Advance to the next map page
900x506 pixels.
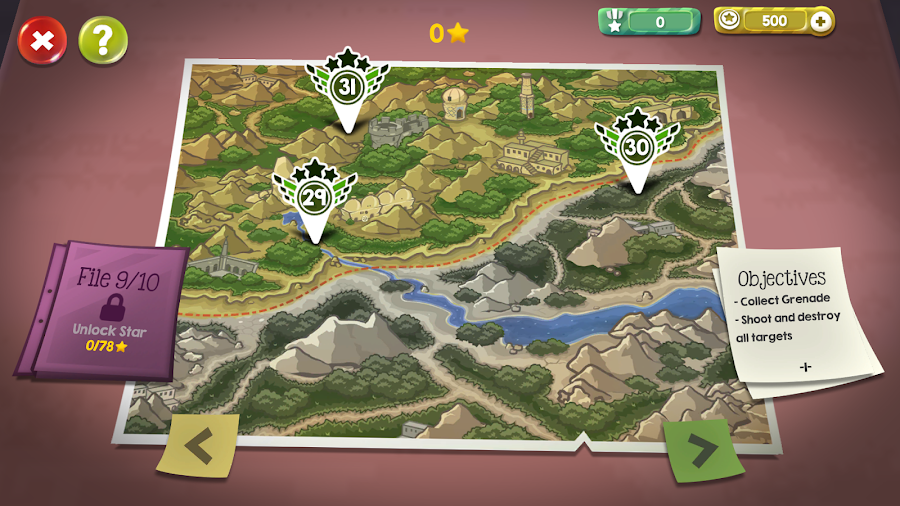[703, 450]
